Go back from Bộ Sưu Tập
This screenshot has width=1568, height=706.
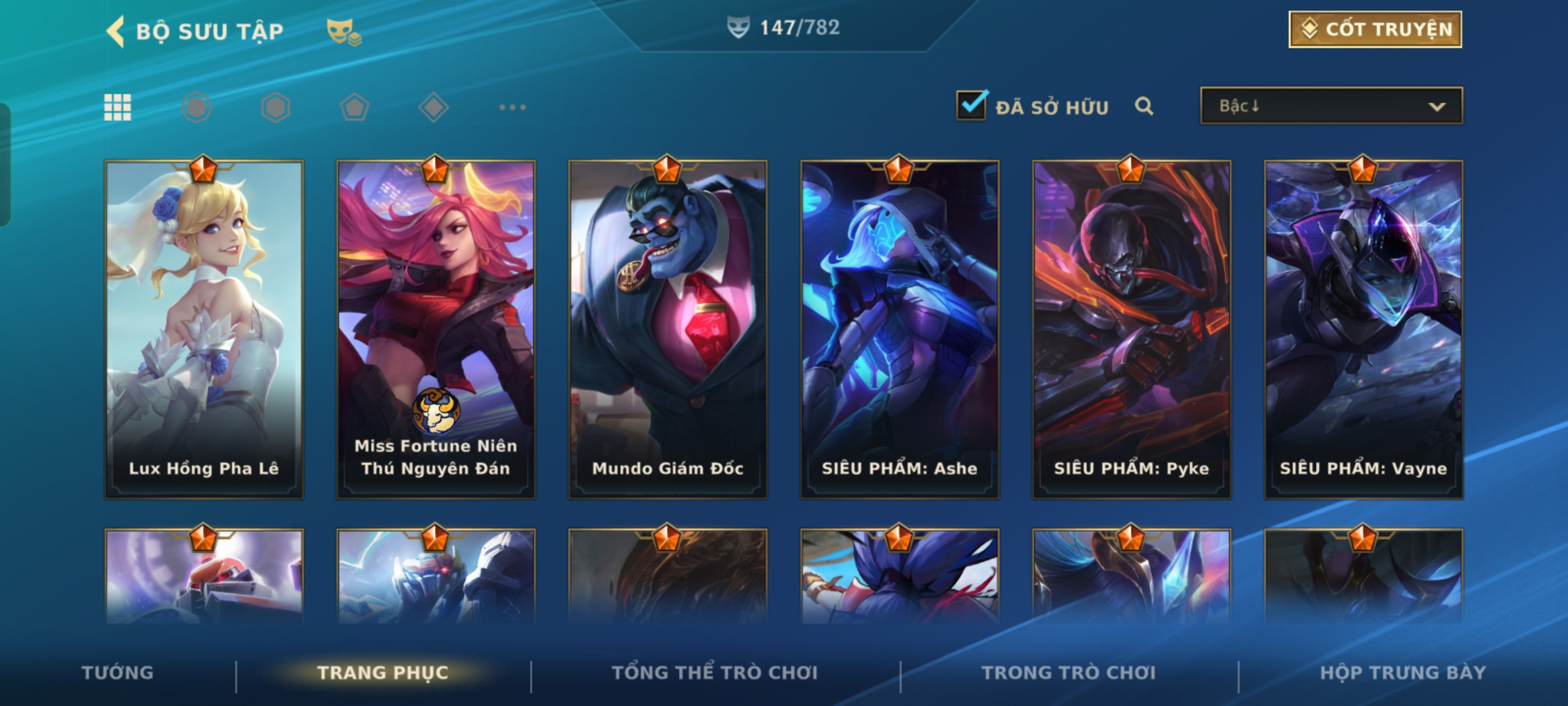coord(116,31)
